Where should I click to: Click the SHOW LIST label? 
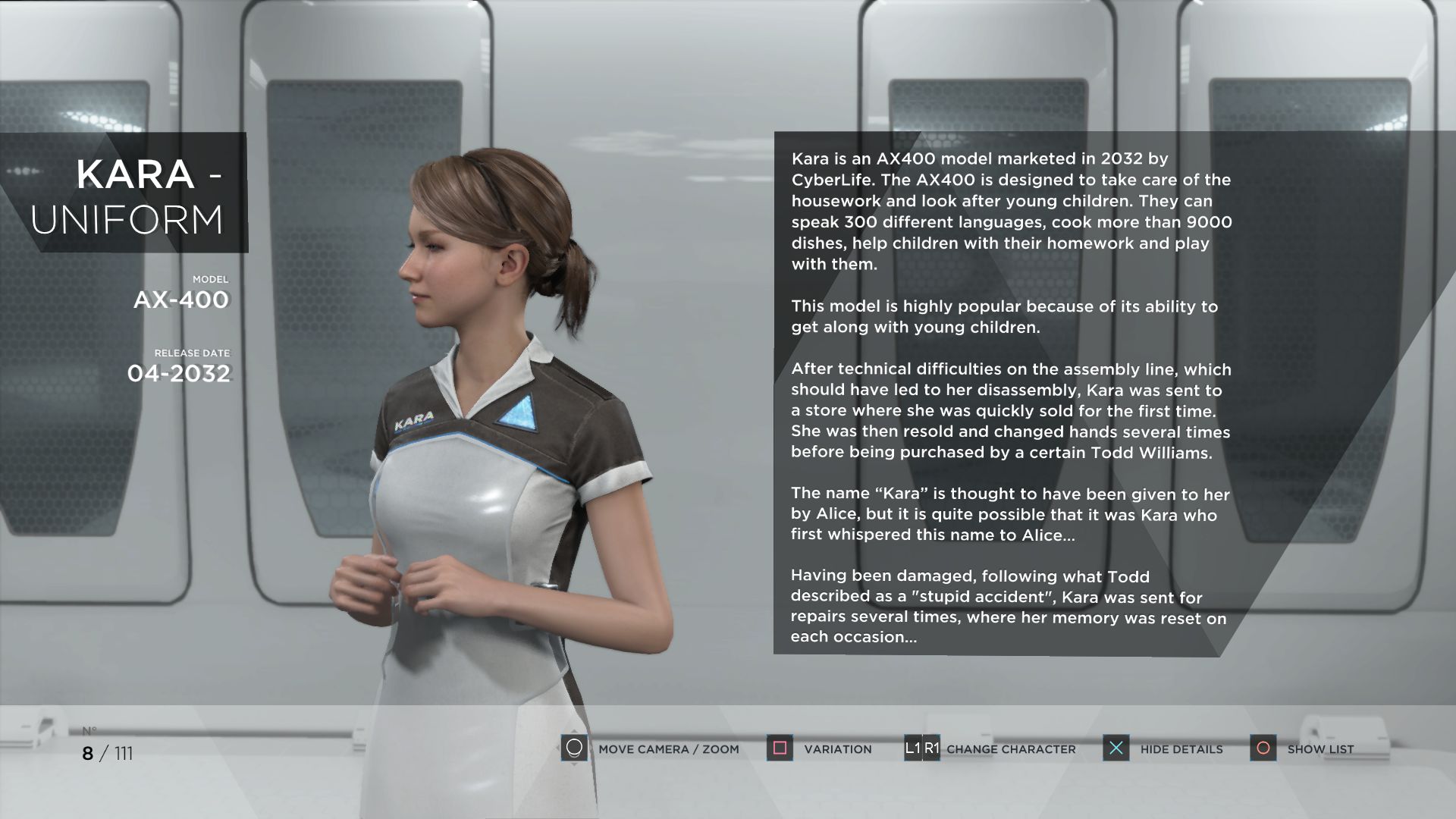(x=1320, y=749)
